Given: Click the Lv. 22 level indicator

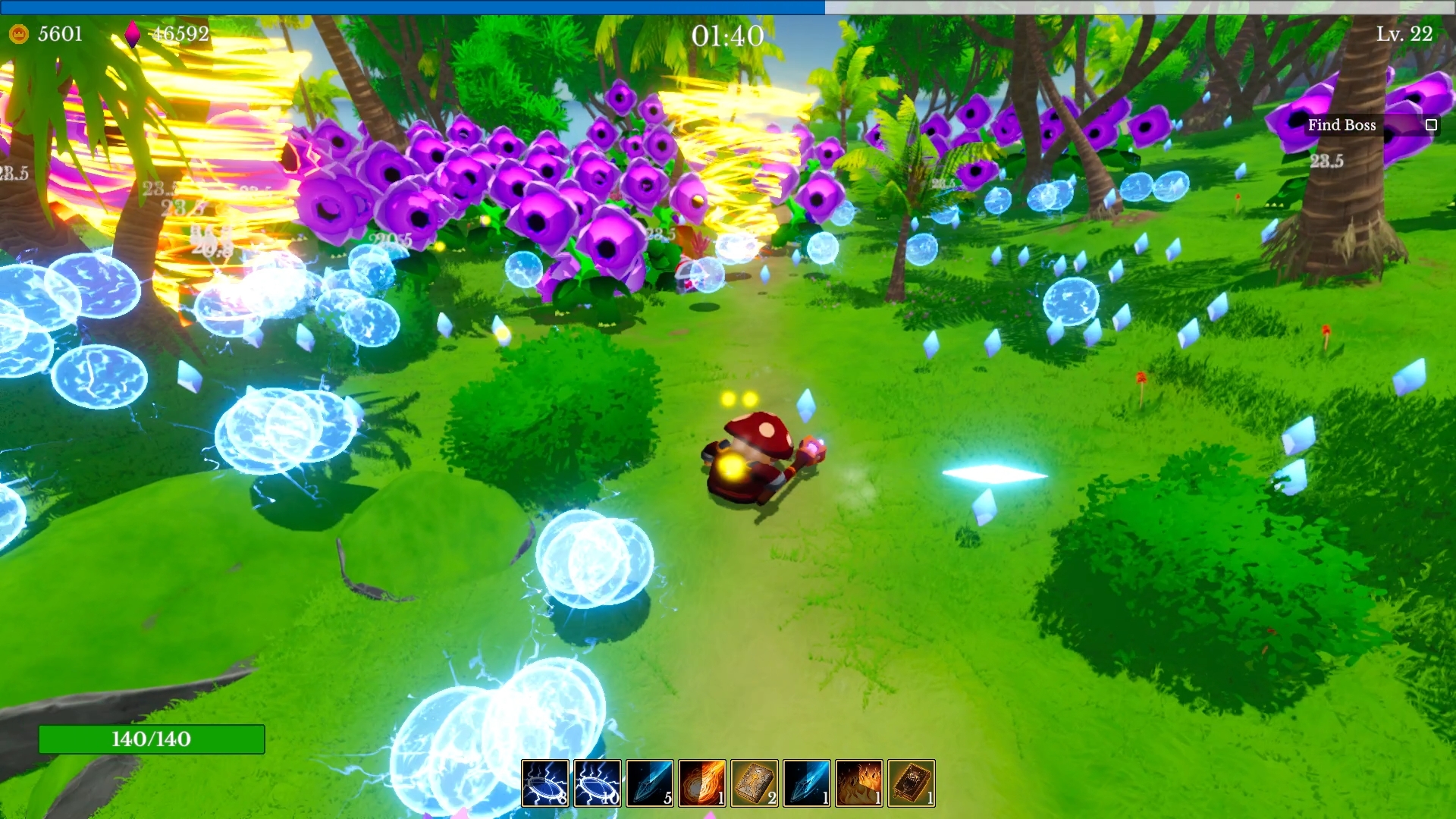Looking at the screenshot, I should pos(1406,34).
